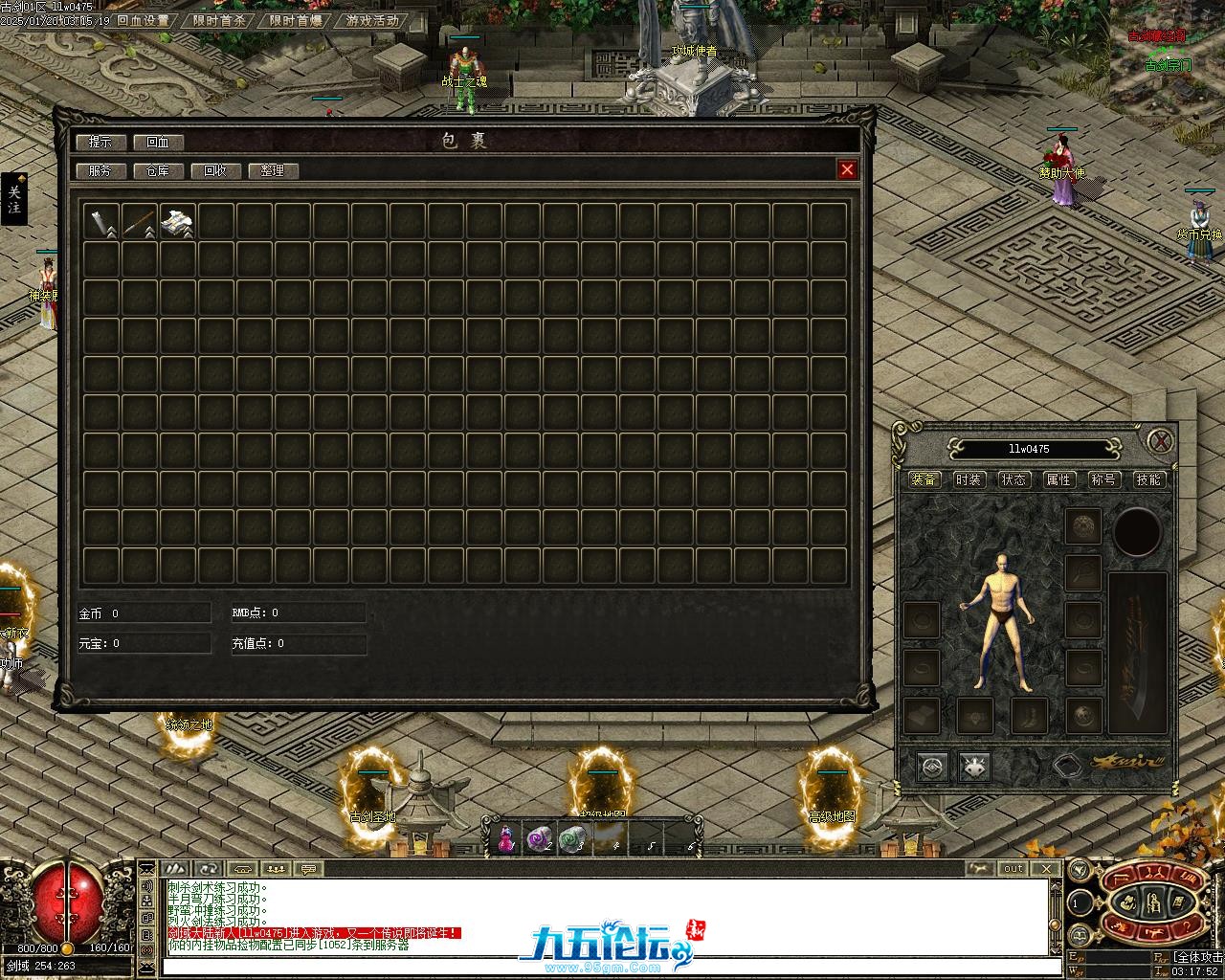The width and height of the screenshot is (1225, 980).
Task: Click the 提示 button in the bag window
Action: (x=100, y=142)
